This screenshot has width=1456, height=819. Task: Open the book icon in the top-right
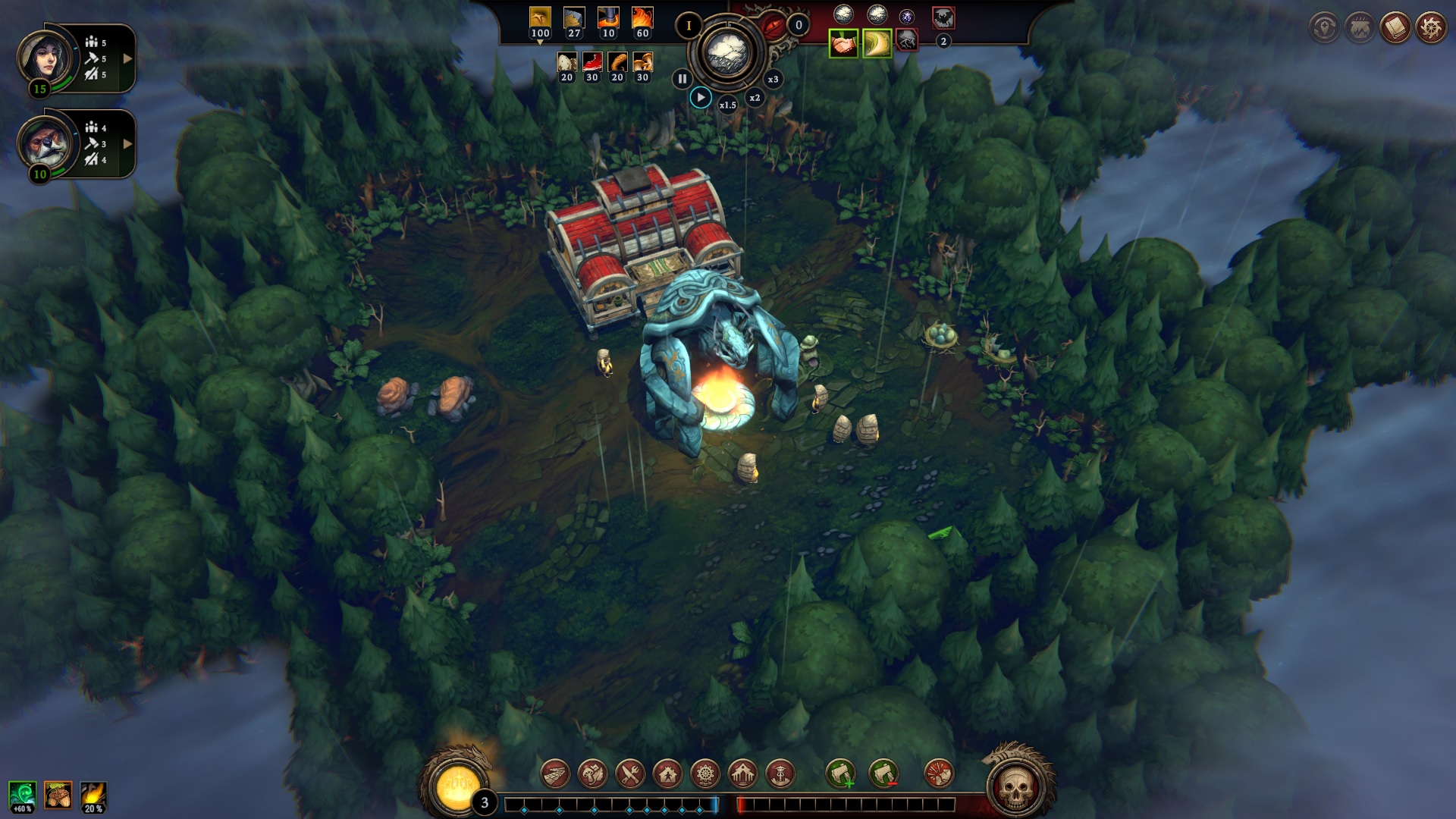(1395, 28)
